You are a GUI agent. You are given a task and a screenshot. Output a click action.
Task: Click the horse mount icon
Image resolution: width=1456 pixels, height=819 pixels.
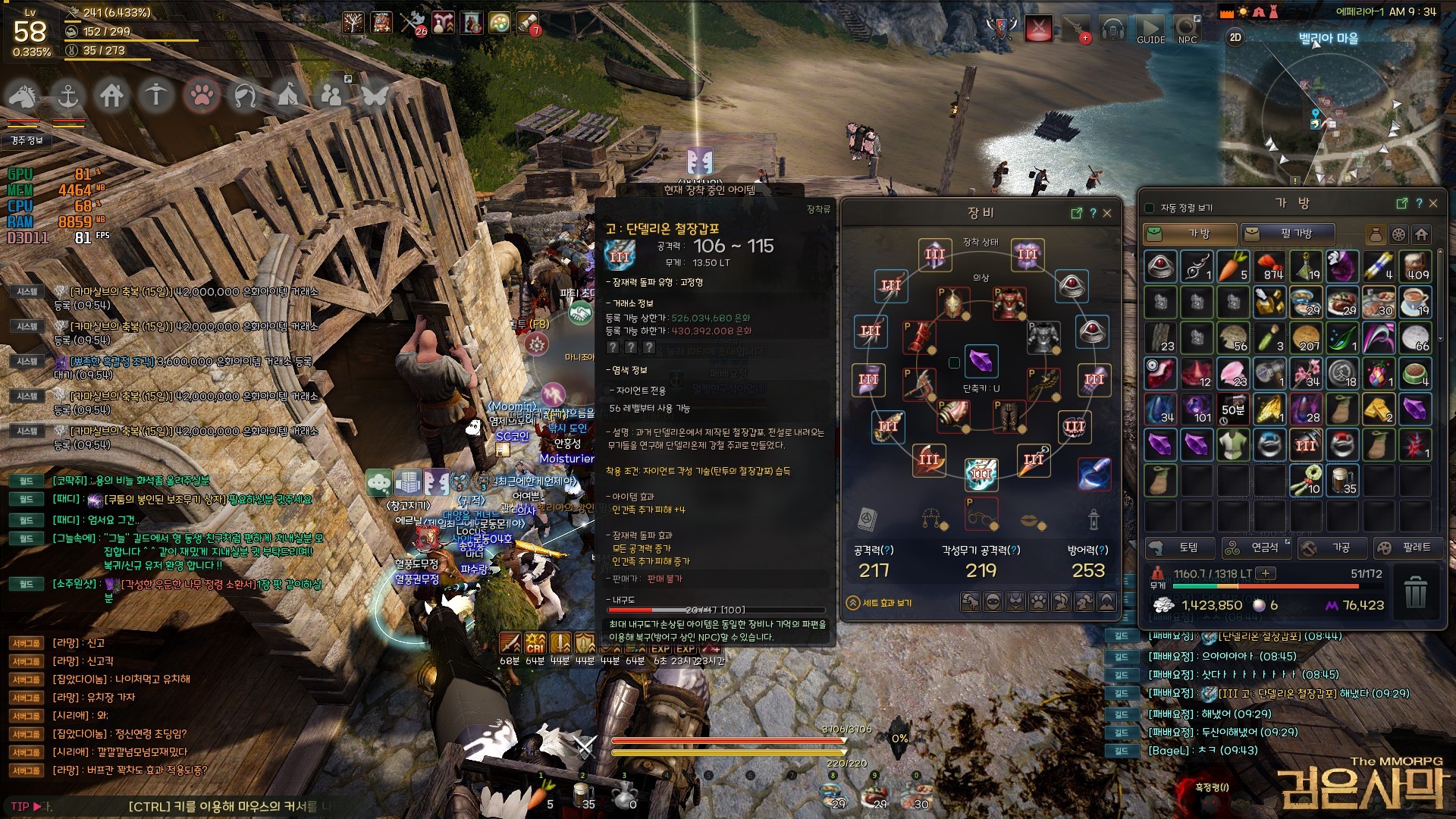click(x=23, y=96)
